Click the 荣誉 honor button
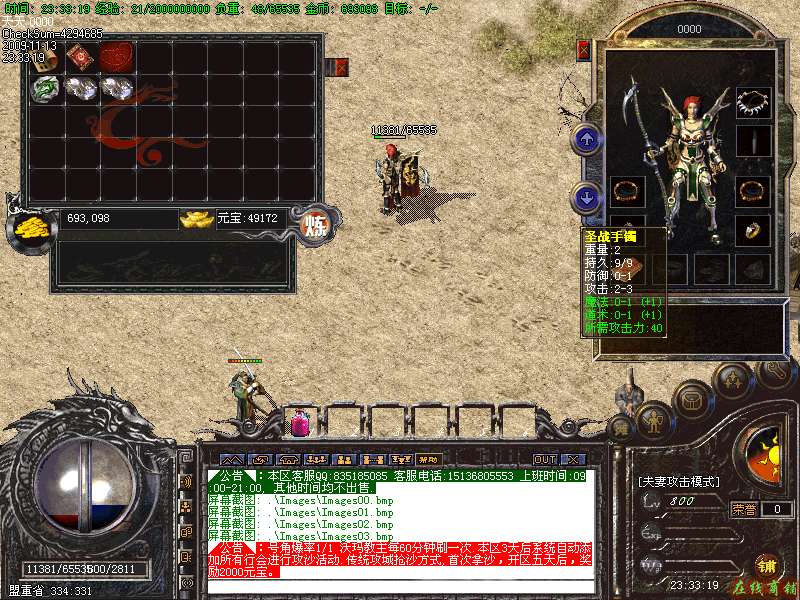The height and width of the screenshot is (600, 800). pyautogui.click(x=744, y=509)
